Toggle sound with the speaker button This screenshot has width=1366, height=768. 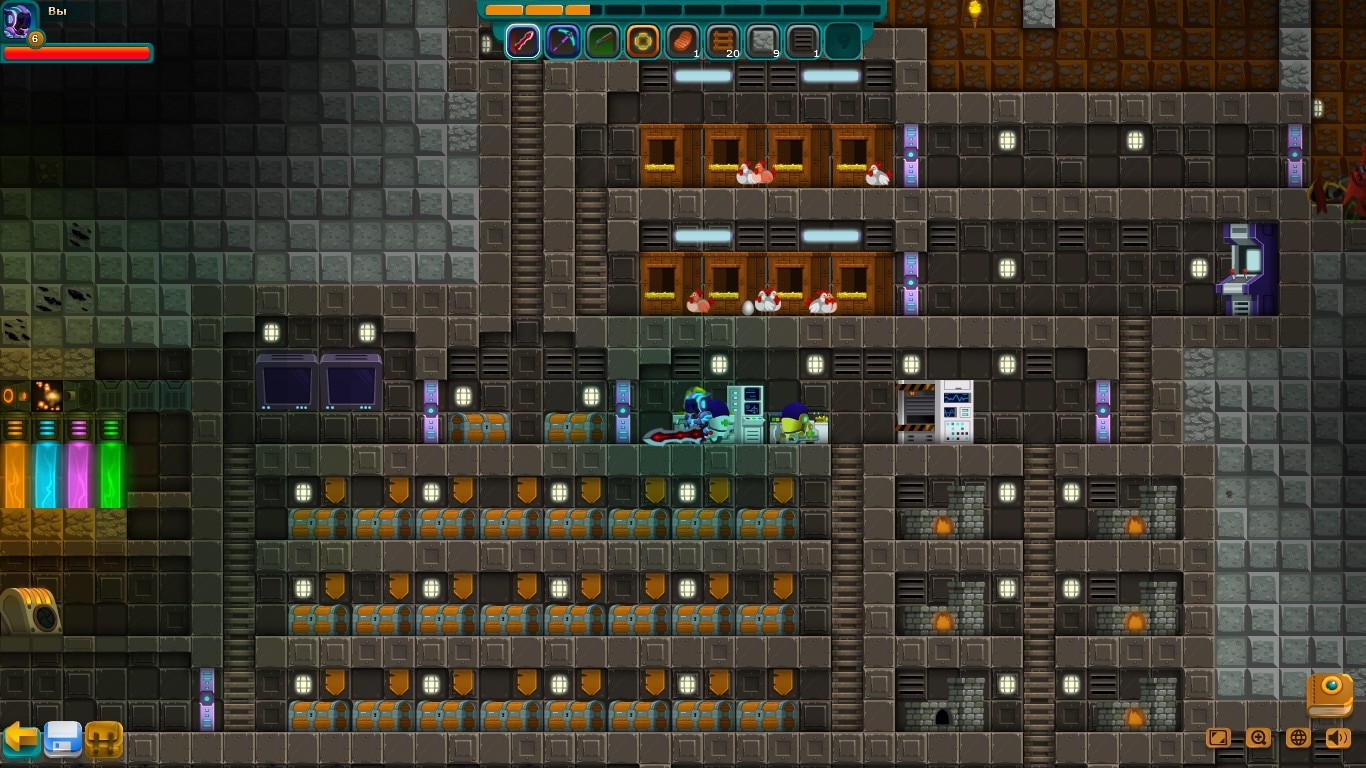(x=1338, y=738)
